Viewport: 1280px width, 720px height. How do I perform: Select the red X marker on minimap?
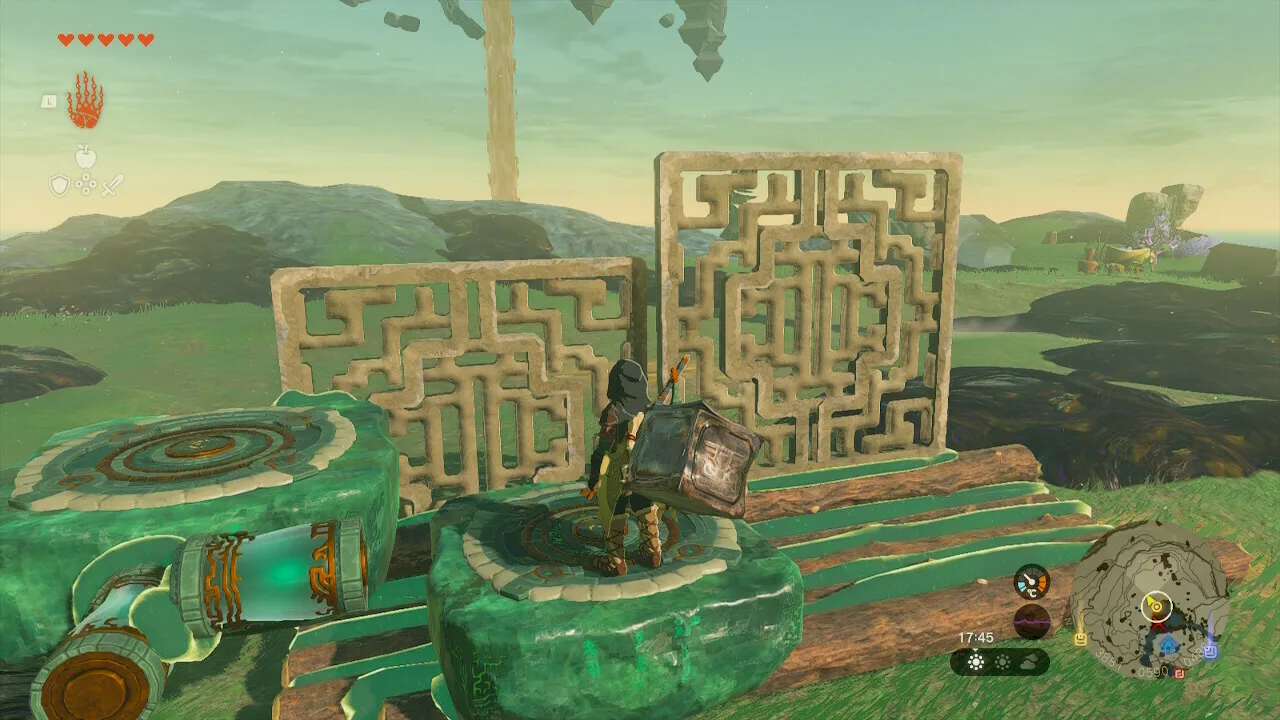coord(1157,627)
